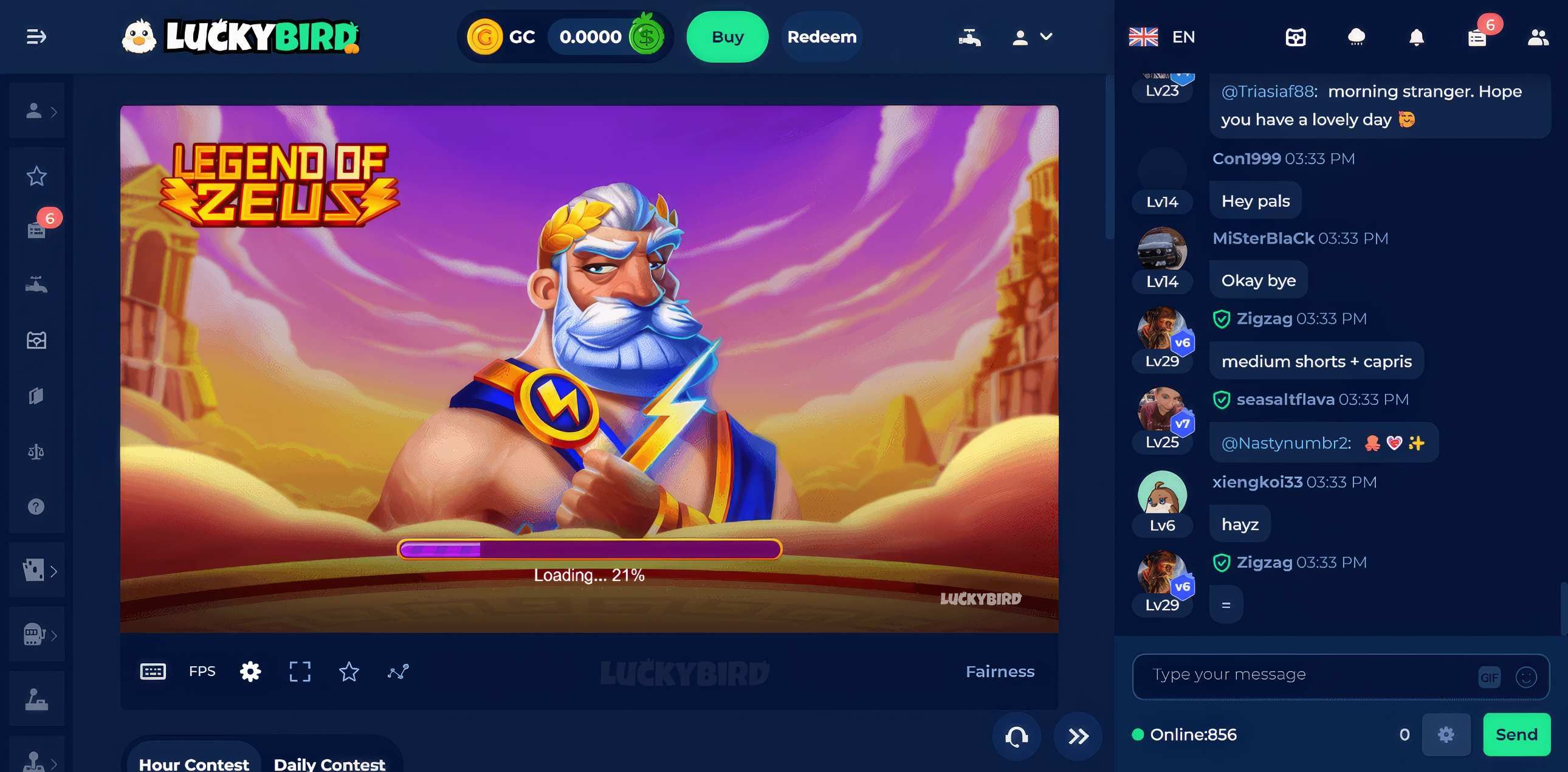Viewport: 1568px width, 772px height.
Task: Open the game settings gear below the game
Action: click(x=250, y=672)
